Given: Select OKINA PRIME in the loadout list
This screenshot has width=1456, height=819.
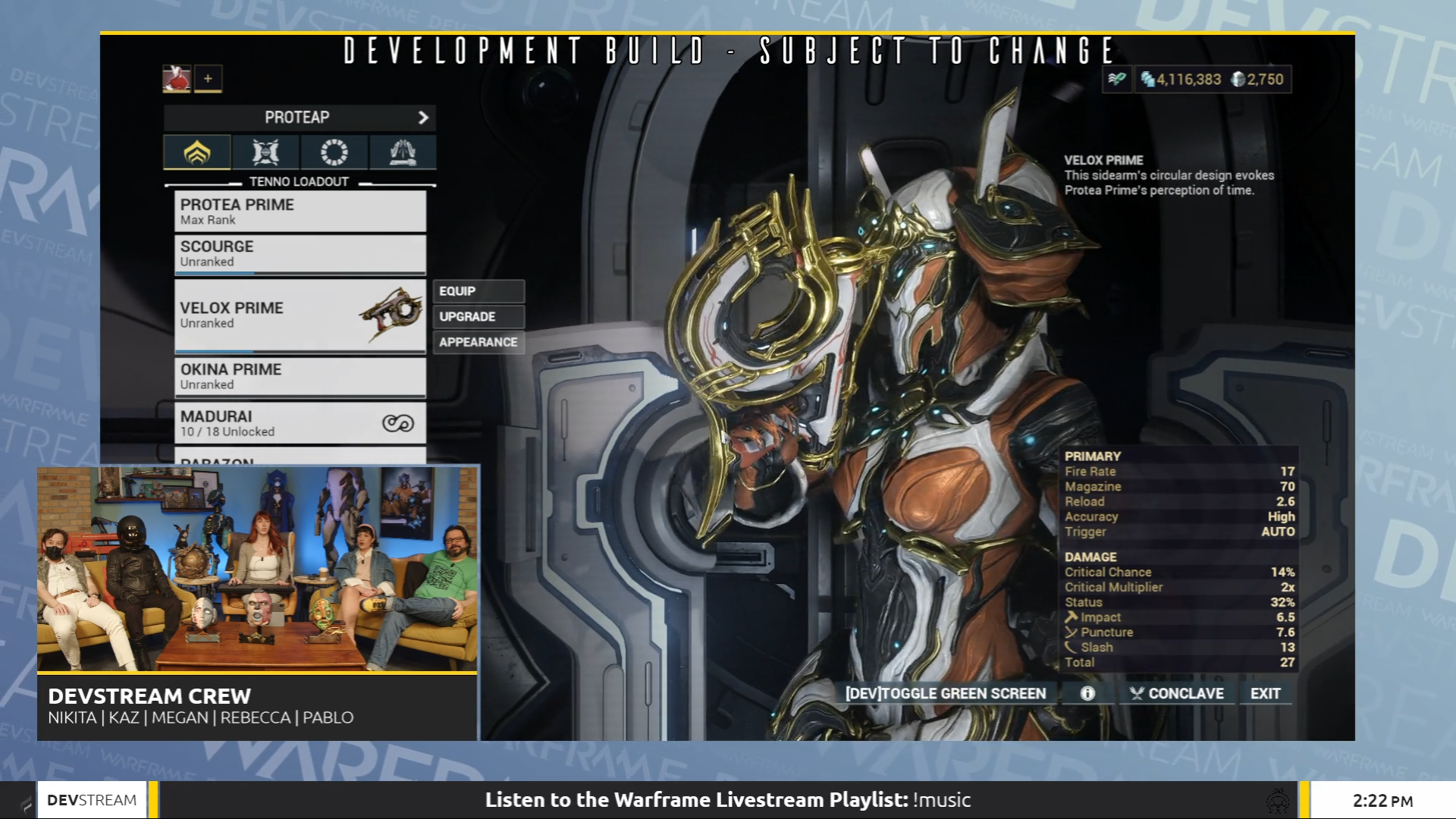Looking at the screenshot, I should 300,376.
